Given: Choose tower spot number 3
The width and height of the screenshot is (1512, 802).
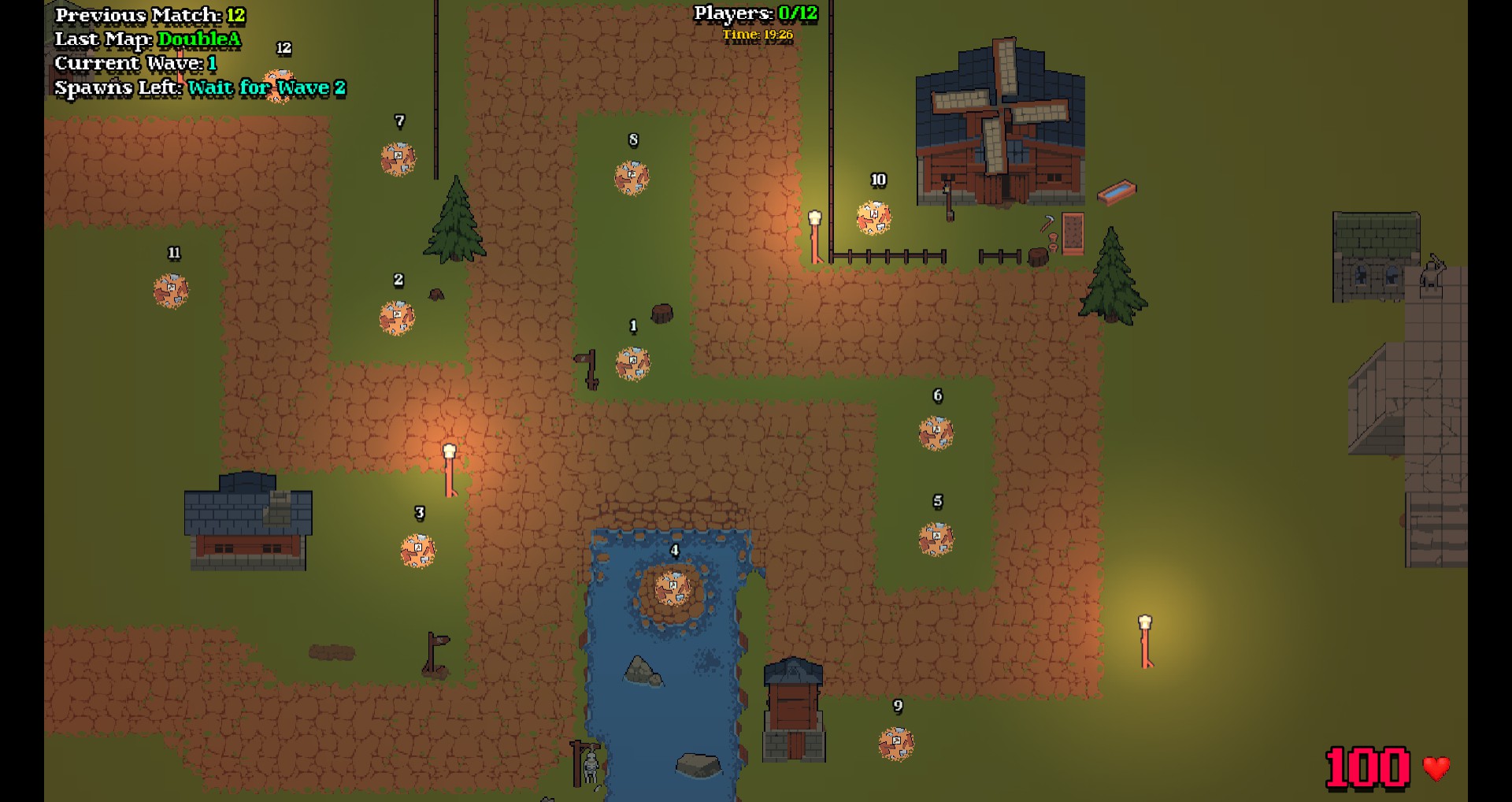Looking at the screenshot, I should 417,551.
